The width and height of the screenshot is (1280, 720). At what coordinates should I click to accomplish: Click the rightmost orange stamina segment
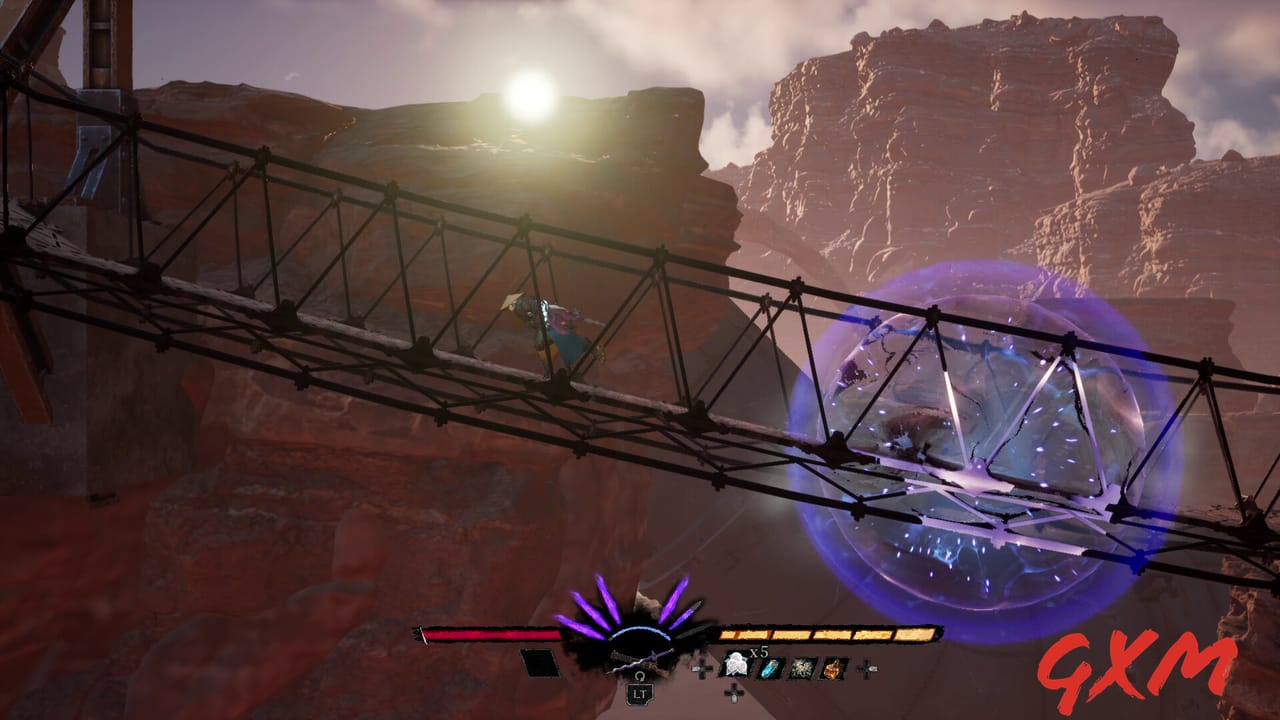pos(915,634)
